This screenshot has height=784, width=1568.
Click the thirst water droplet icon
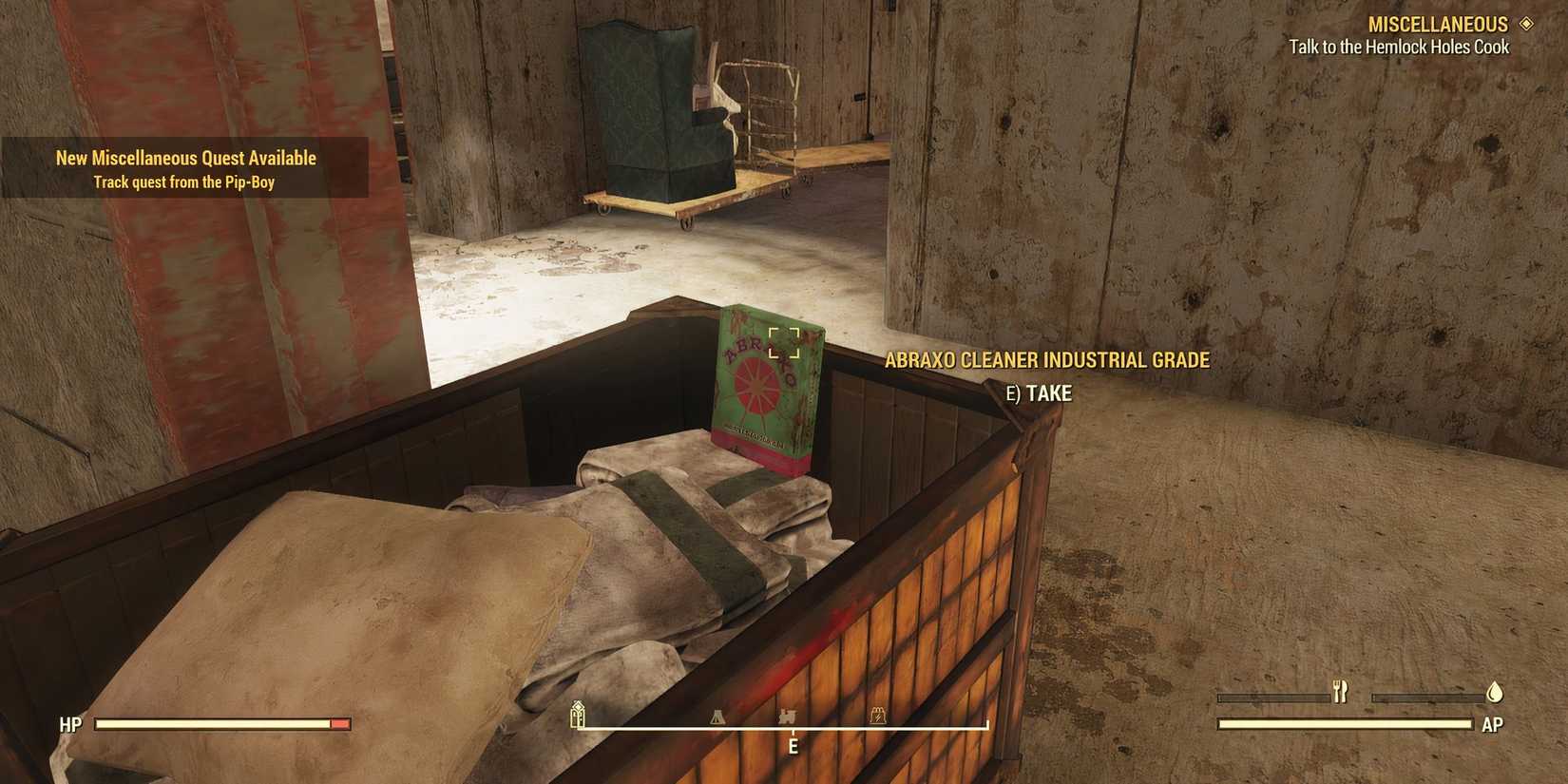[x=1495, y=694]
